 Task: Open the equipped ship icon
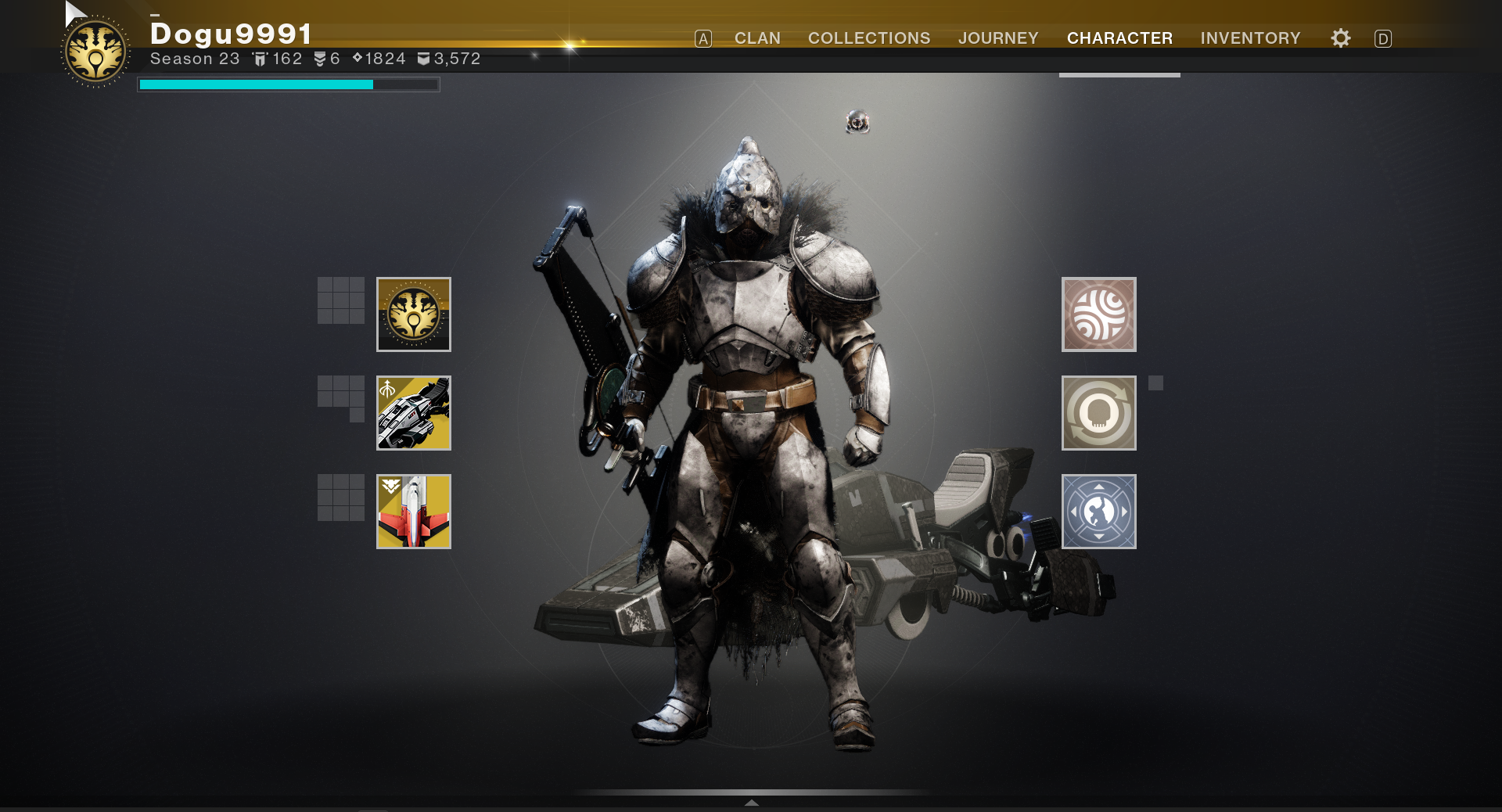(x=413, y=413)
